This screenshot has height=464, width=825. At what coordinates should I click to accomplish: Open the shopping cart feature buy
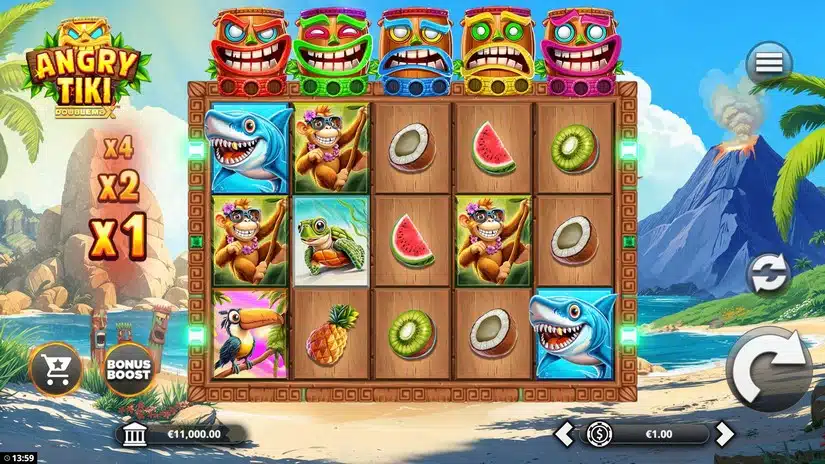pos(55,369)
